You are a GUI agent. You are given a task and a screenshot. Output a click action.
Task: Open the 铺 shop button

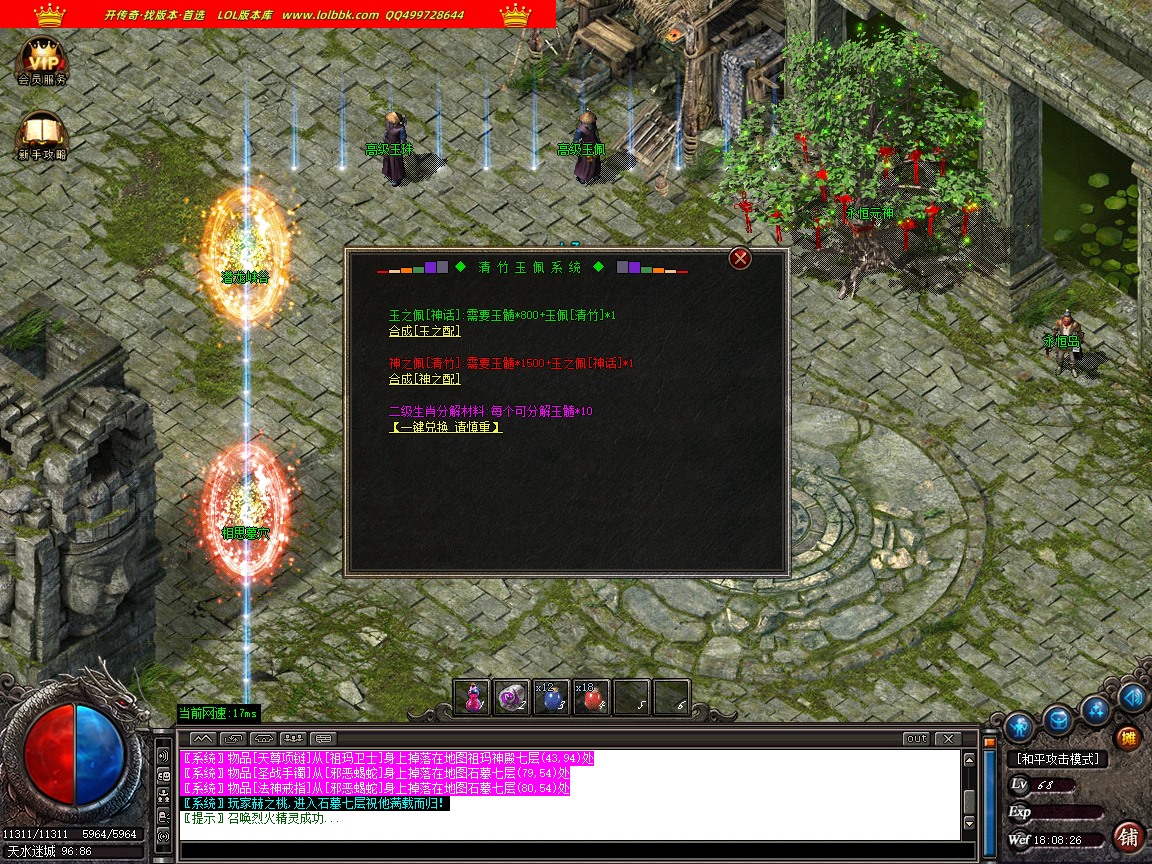coord(1129,836)
